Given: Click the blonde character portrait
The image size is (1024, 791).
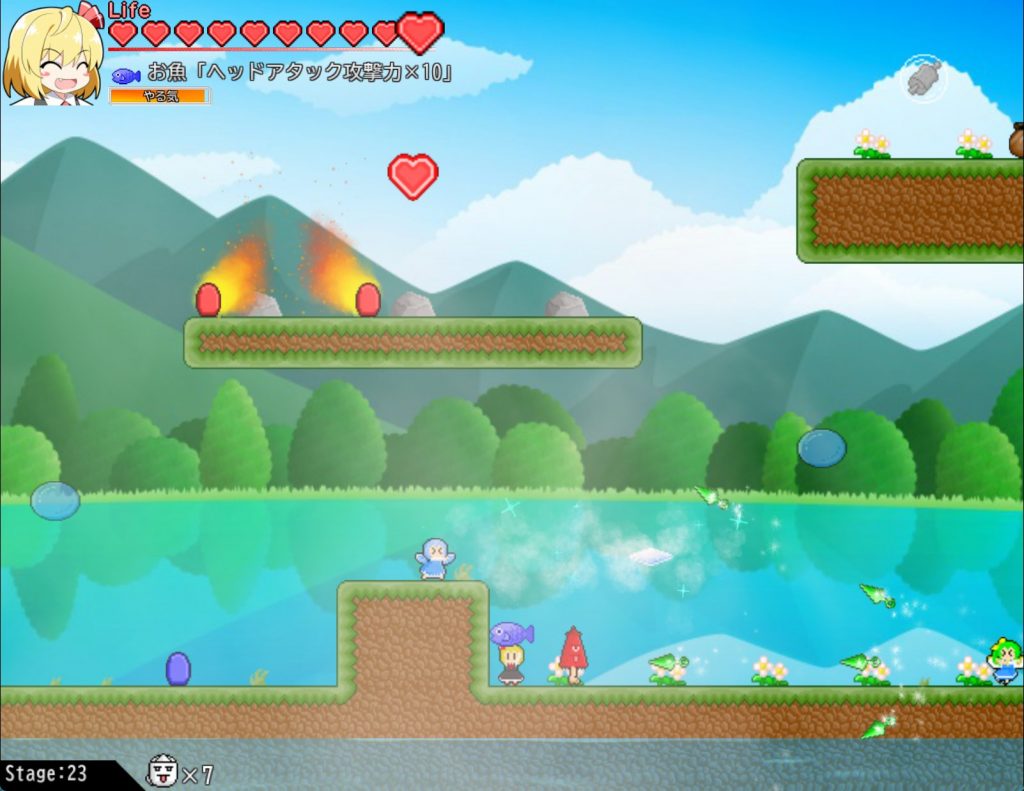Looking at the screenshot, I should tap(53, 55).
